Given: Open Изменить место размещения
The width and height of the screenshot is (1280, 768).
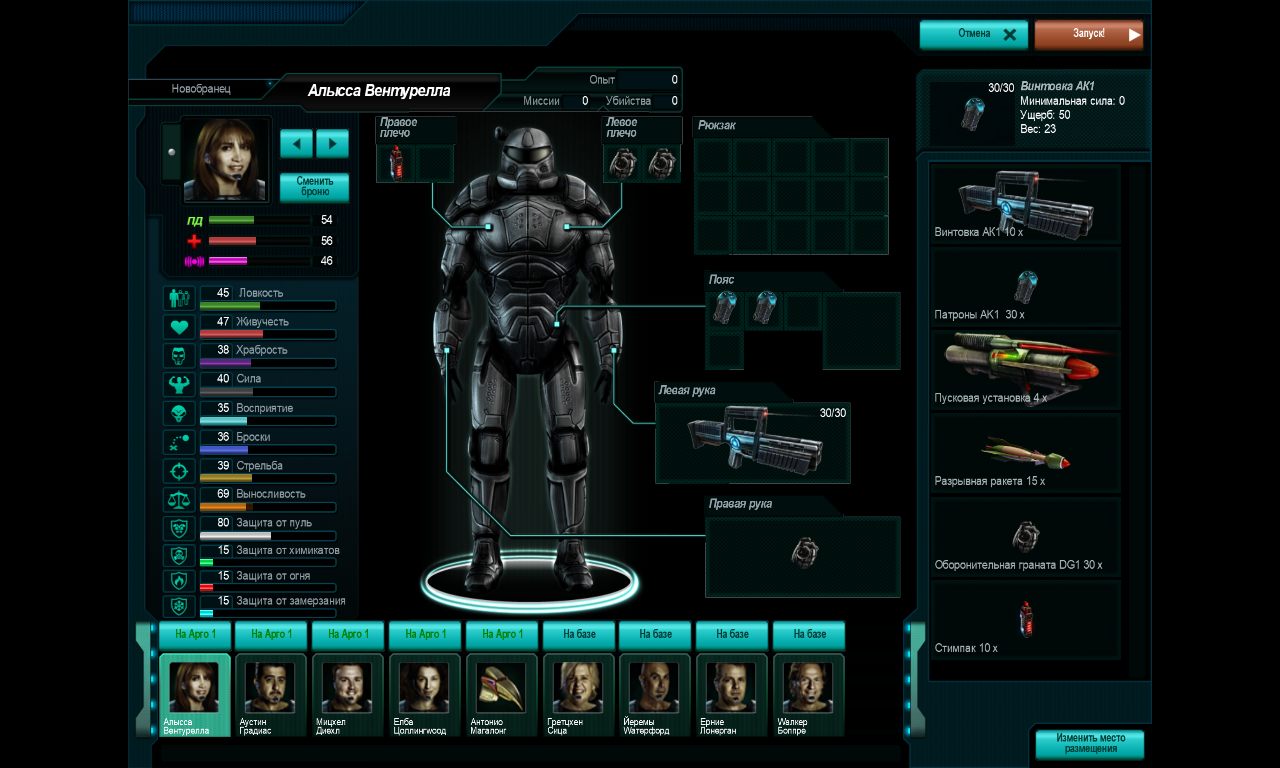Looking at the screenshot, I should tap(1089, 744).
